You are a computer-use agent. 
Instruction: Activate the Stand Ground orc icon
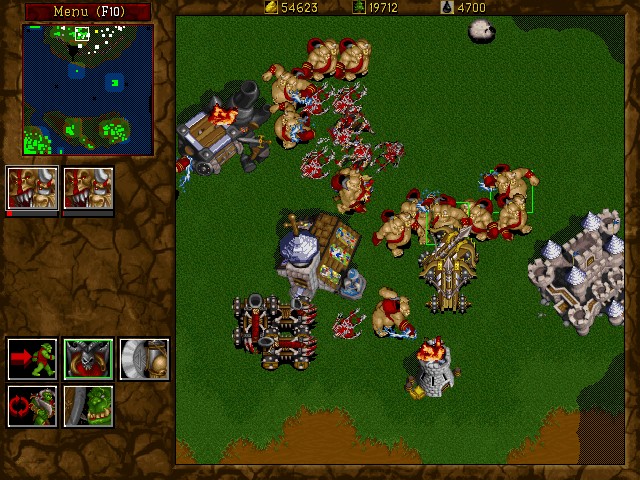[88, 406]
